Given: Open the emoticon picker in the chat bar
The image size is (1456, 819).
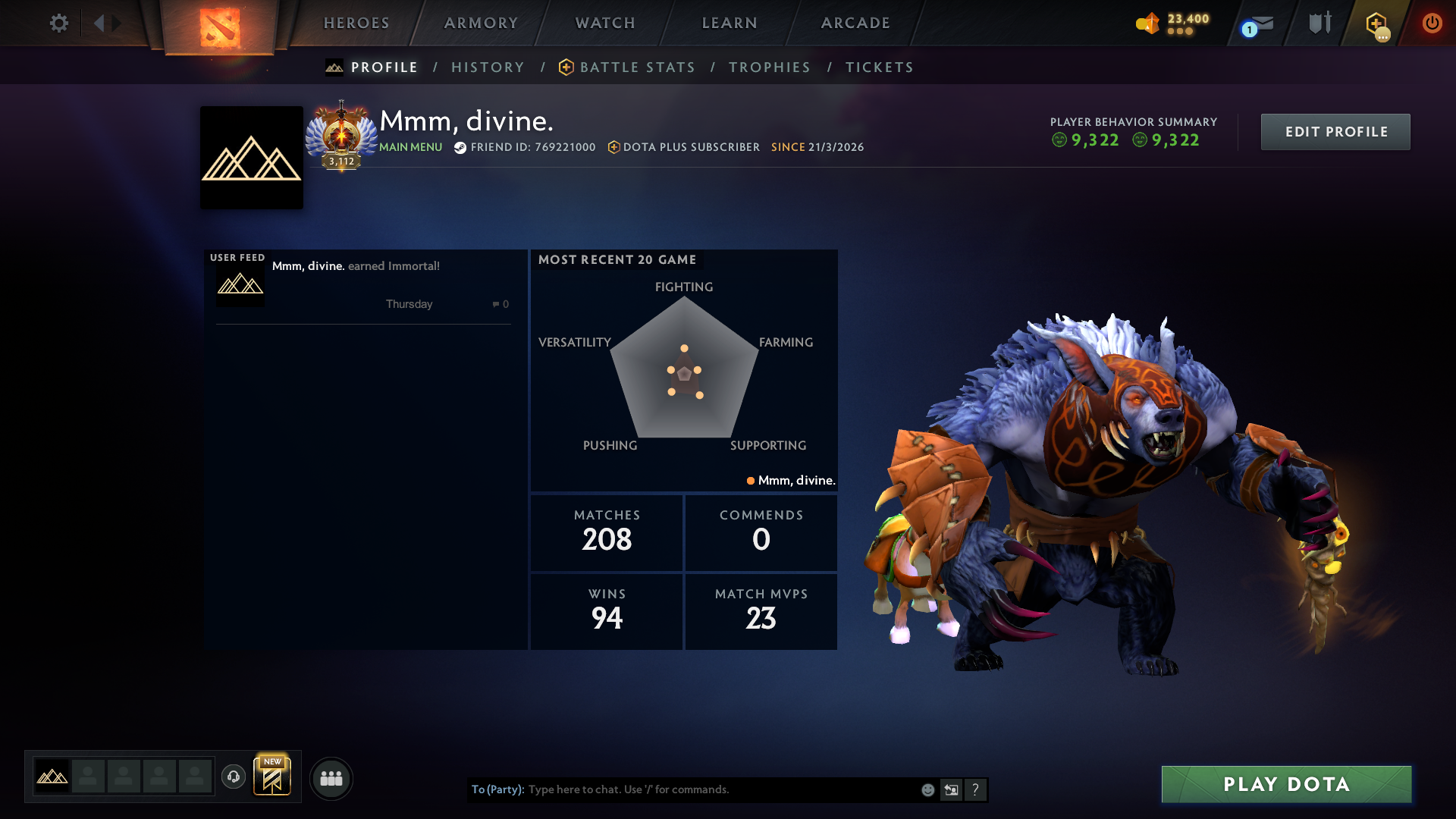Looking at the screenshot, I should click(x=927, y=789).
